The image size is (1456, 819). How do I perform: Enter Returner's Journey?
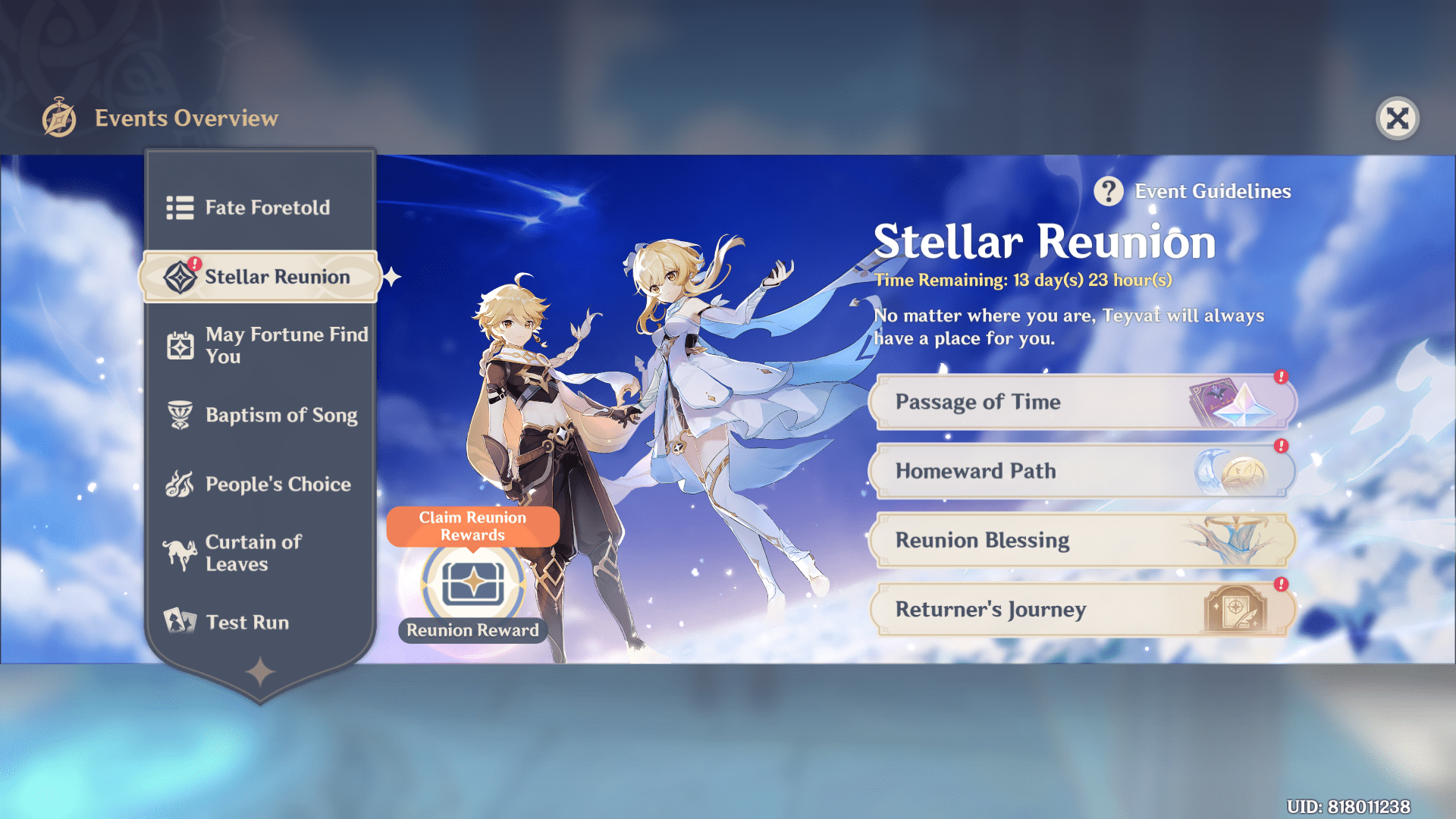pyautogui.click(x=1081, y=610)
